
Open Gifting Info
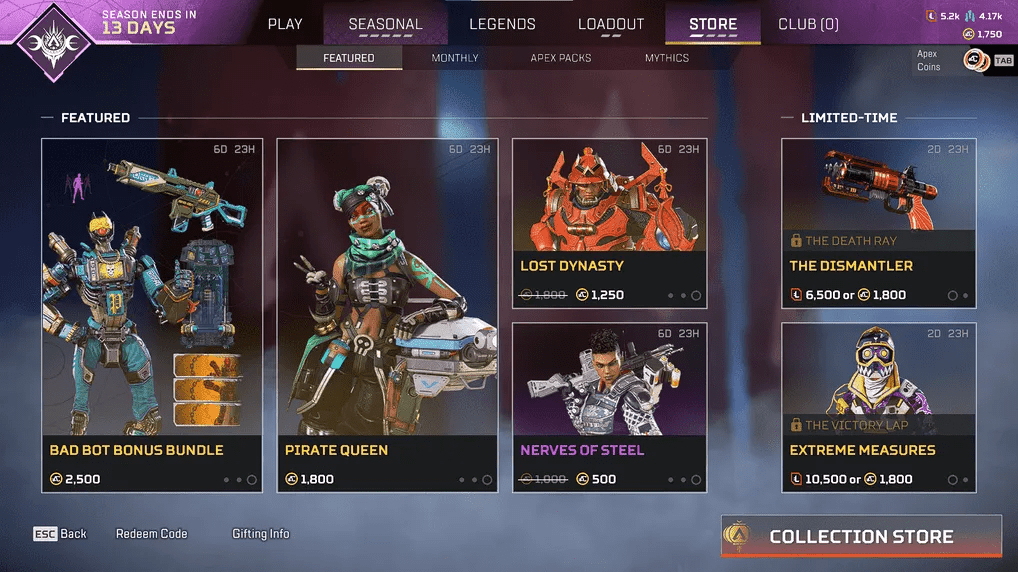261,534
